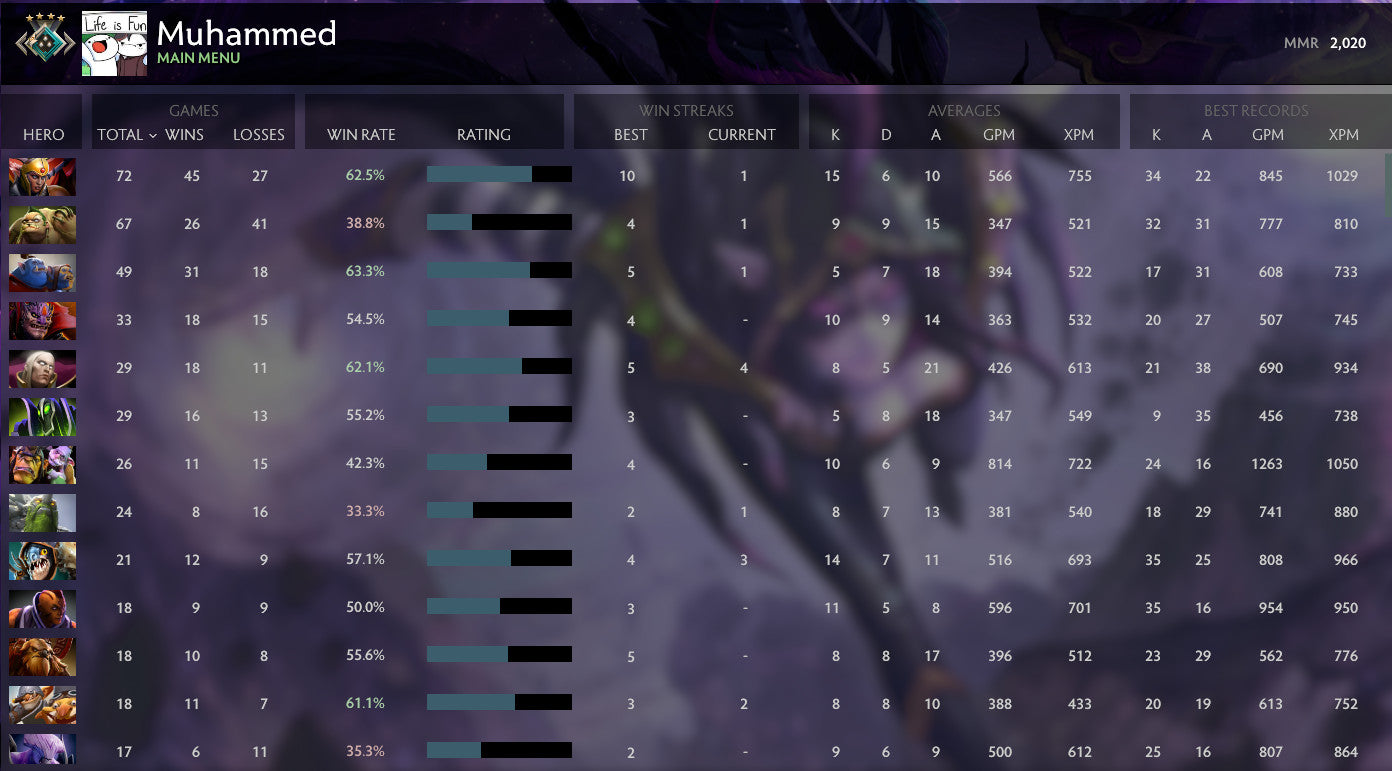
Task: Click Legion Commander's win rate bar
Action: tap(498, 173)
